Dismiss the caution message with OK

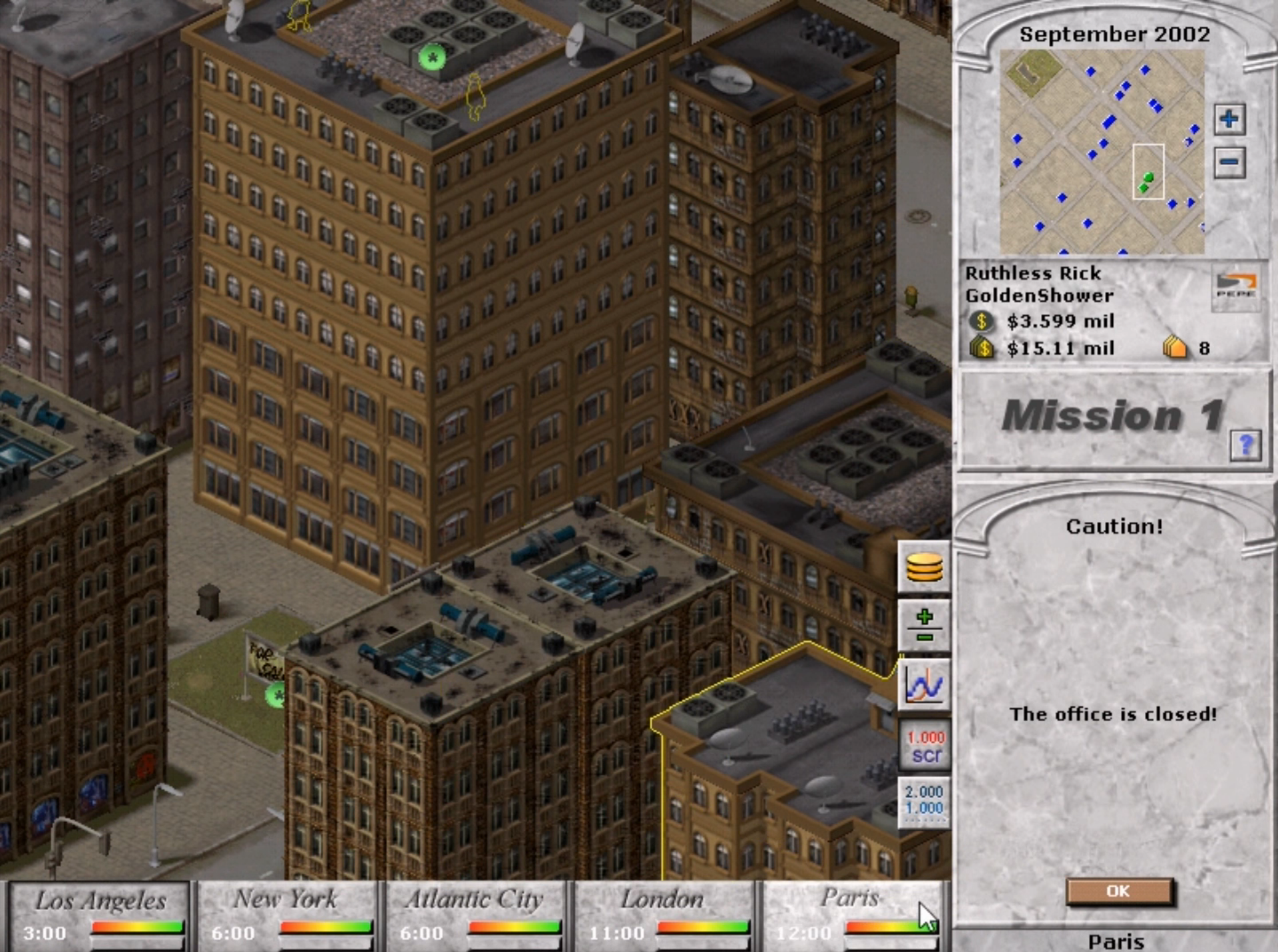pos(1118,891)
